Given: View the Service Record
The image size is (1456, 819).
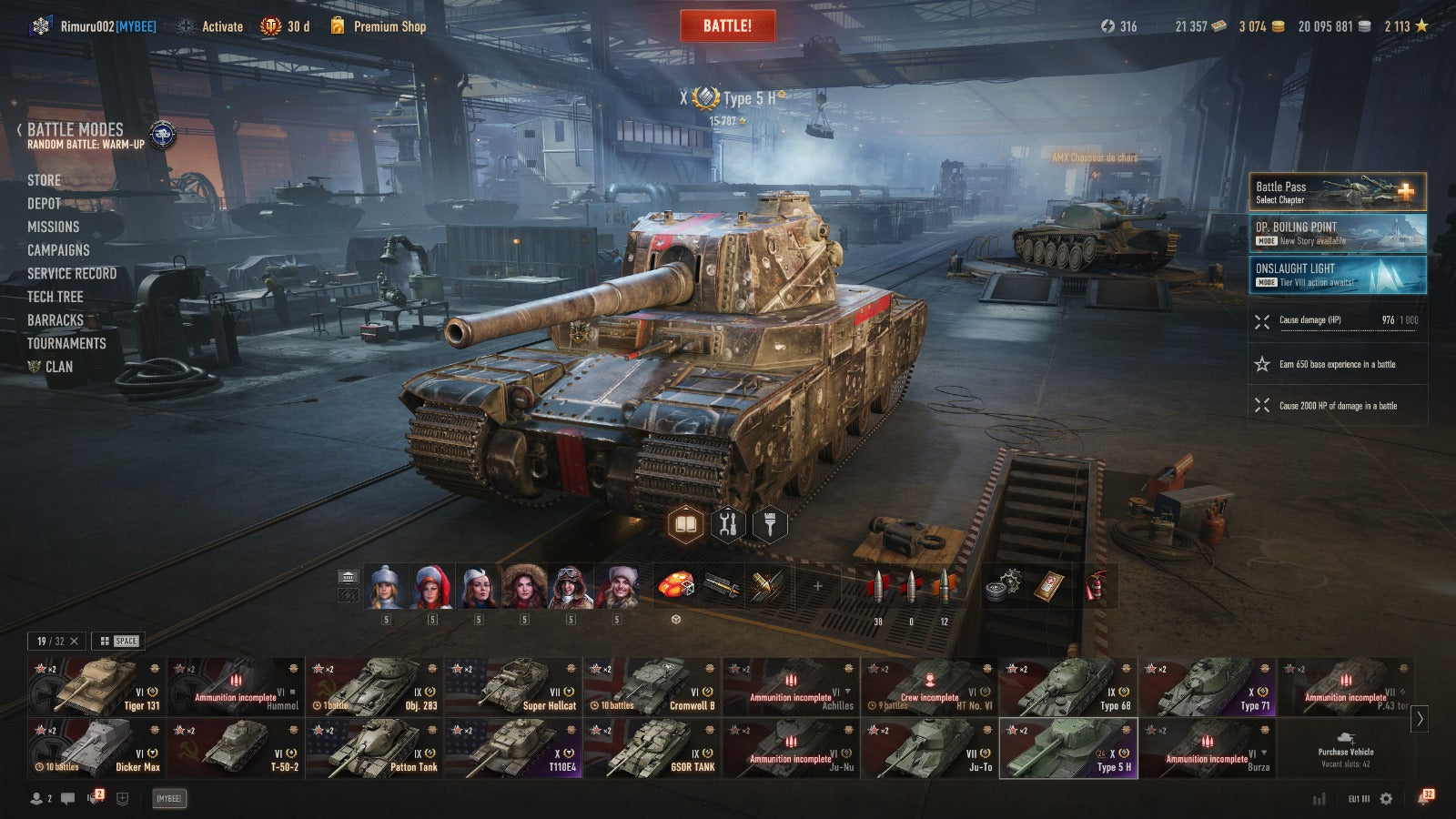Looking at the screenshot, I should point(72,274).
